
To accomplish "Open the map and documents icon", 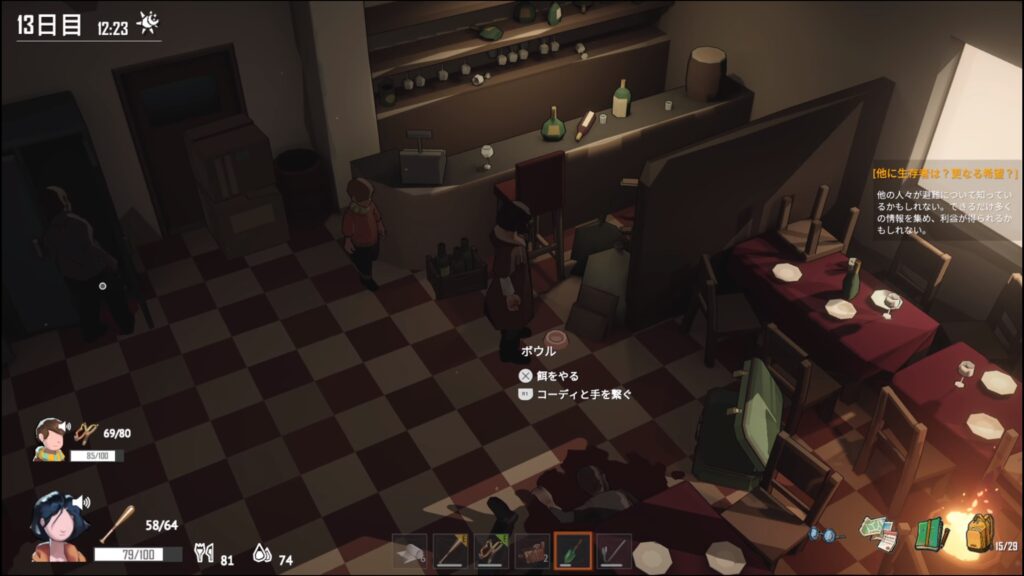I will [879, 533].
